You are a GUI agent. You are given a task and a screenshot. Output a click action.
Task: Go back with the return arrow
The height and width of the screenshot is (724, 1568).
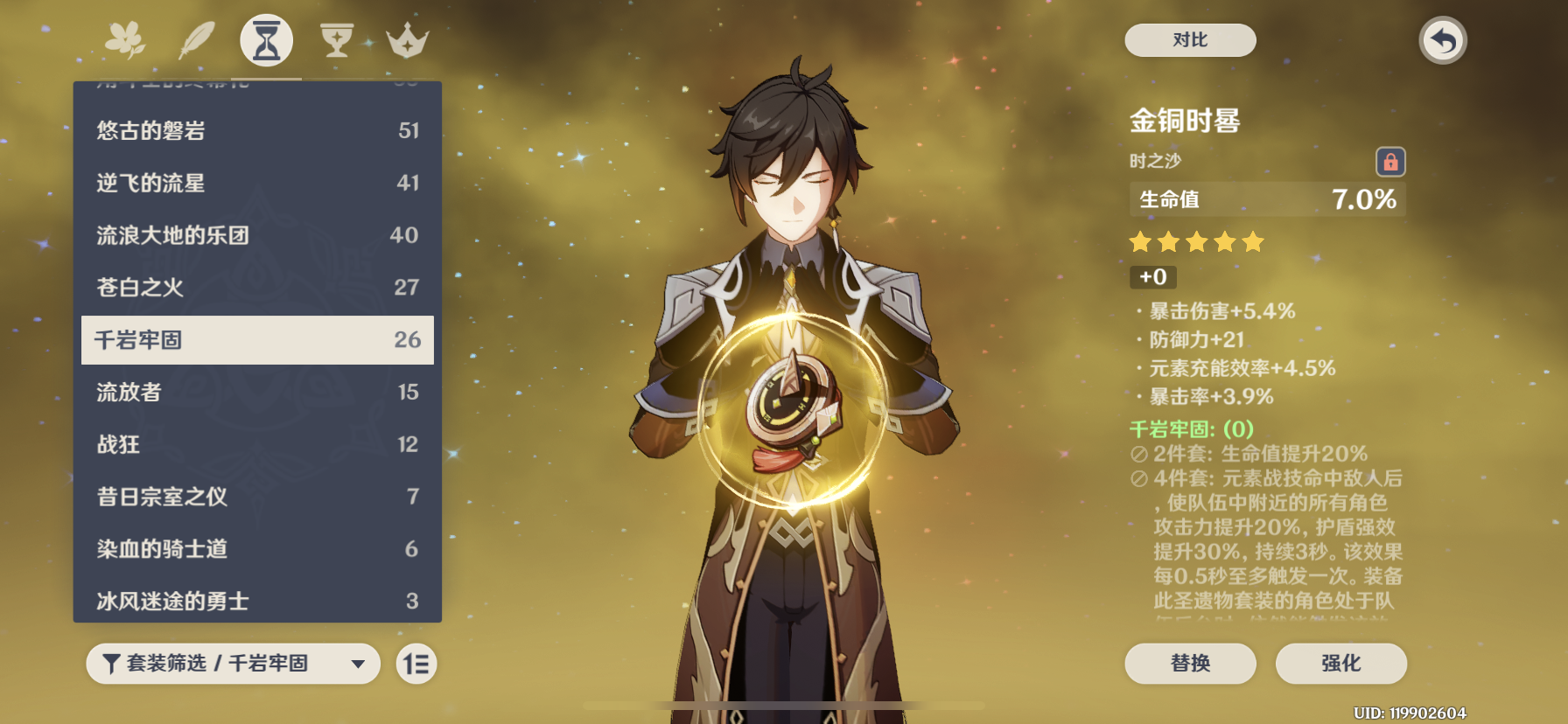pyautogui.click(x=1442, y=41)
